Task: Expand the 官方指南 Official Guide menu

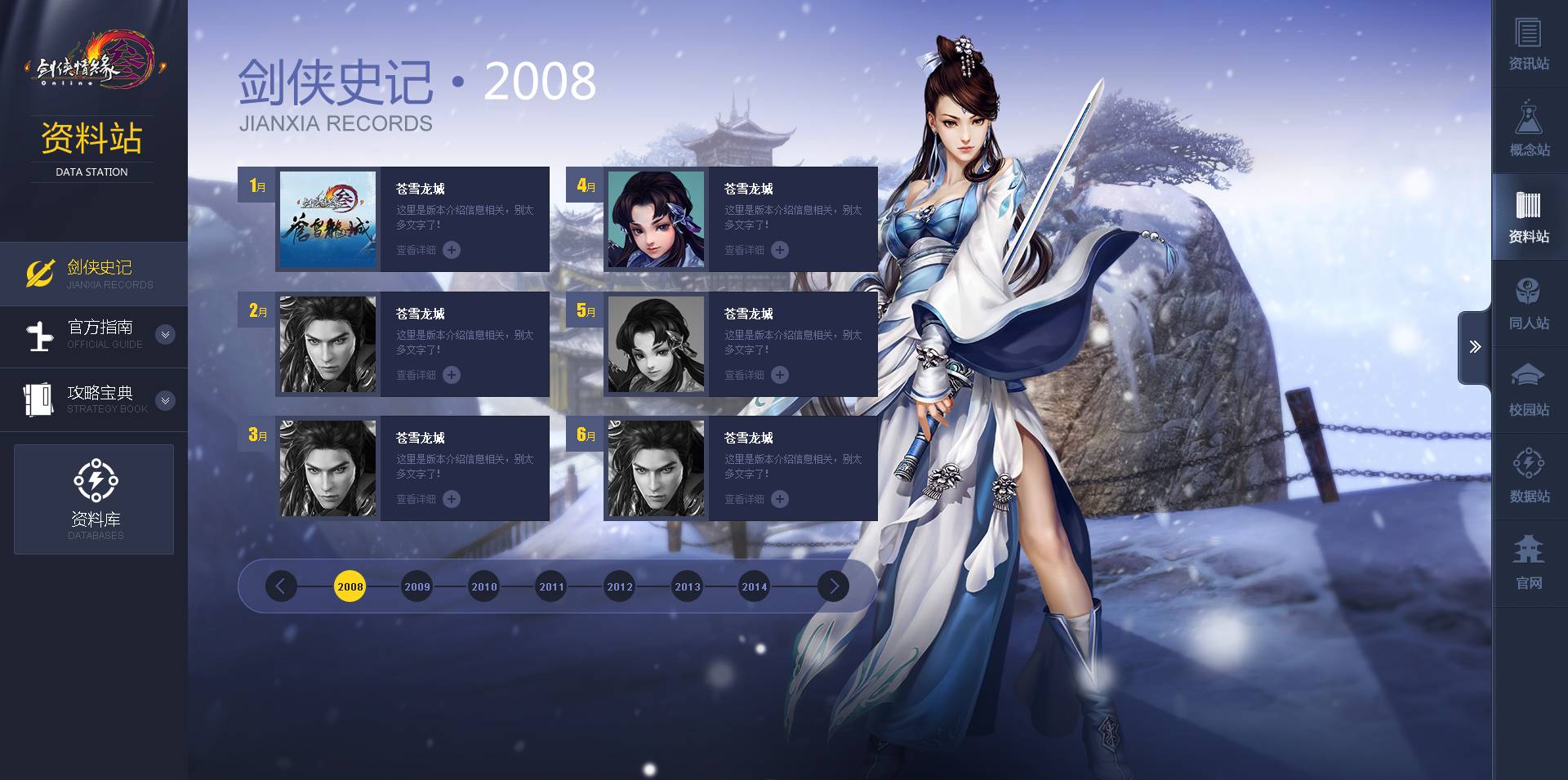Action: [x=165, y=335]
